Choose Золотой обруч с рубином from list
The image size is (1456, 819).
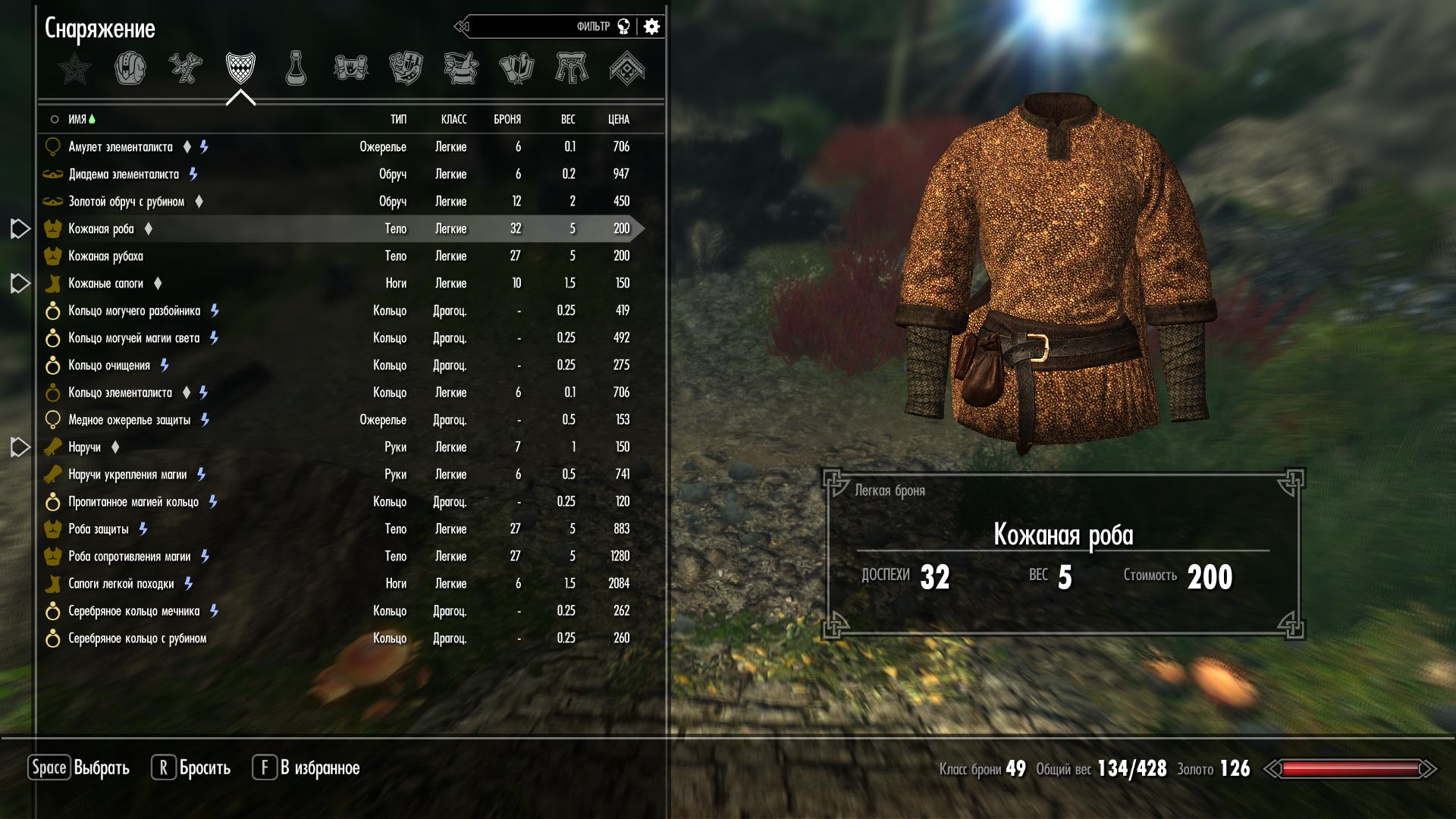point(126,202)
